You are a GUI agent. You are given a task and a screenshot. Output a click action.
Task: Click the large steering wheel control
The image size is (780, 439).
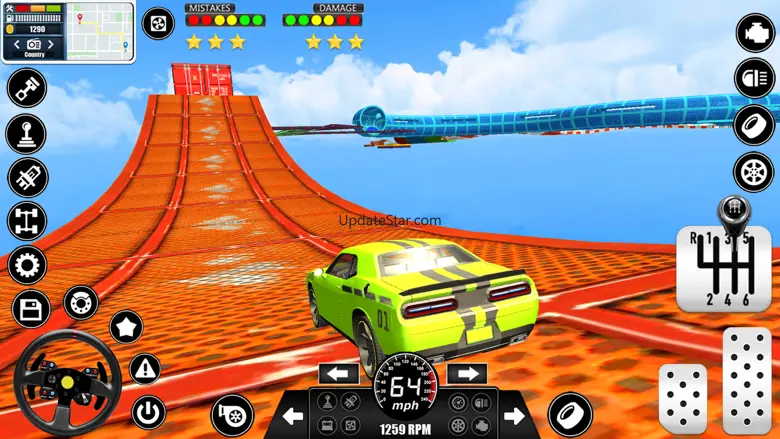click(65, 382)
